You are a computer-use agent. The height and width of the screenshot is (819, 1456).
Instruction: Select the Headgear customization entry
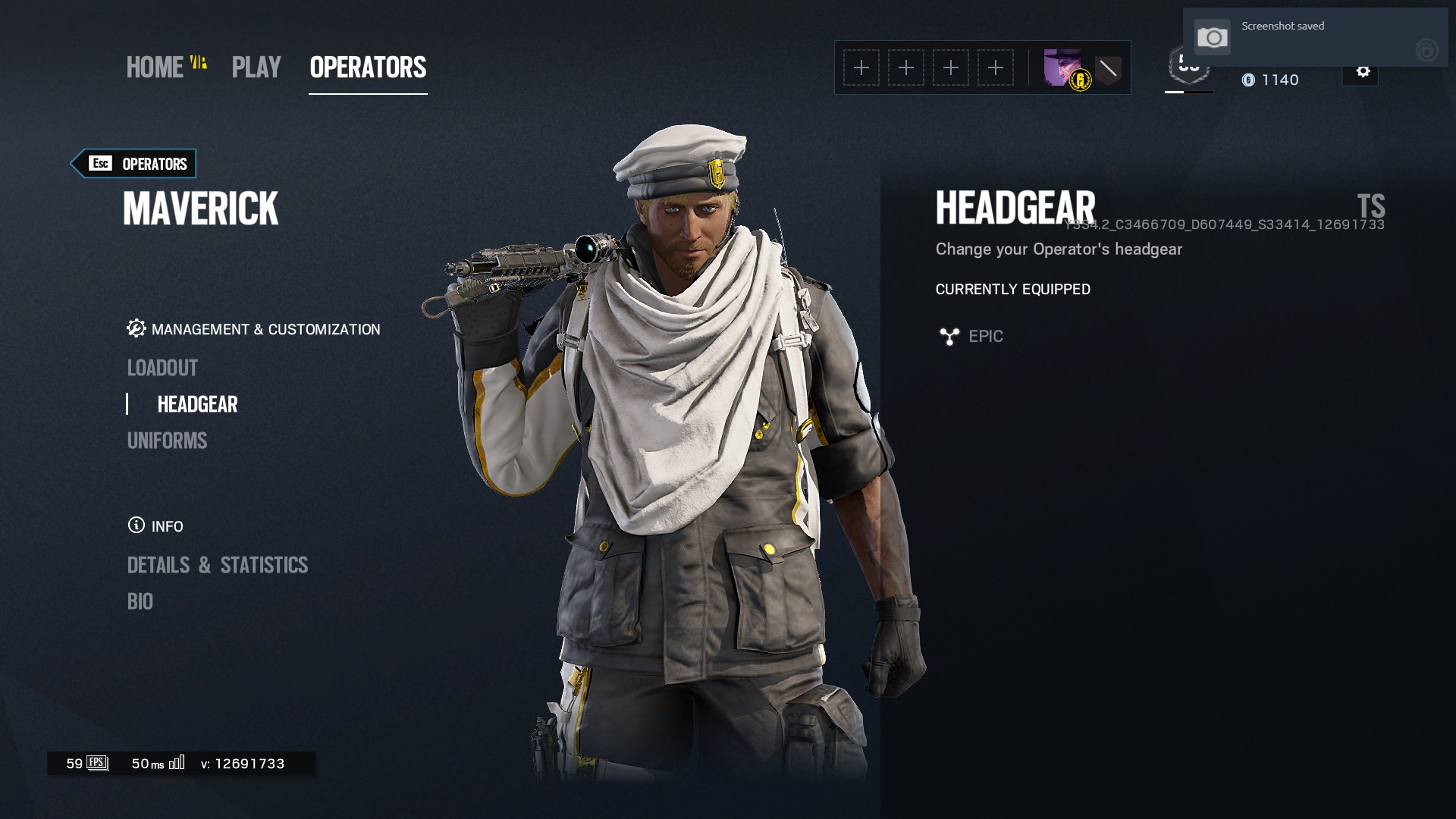pos(197,404)
